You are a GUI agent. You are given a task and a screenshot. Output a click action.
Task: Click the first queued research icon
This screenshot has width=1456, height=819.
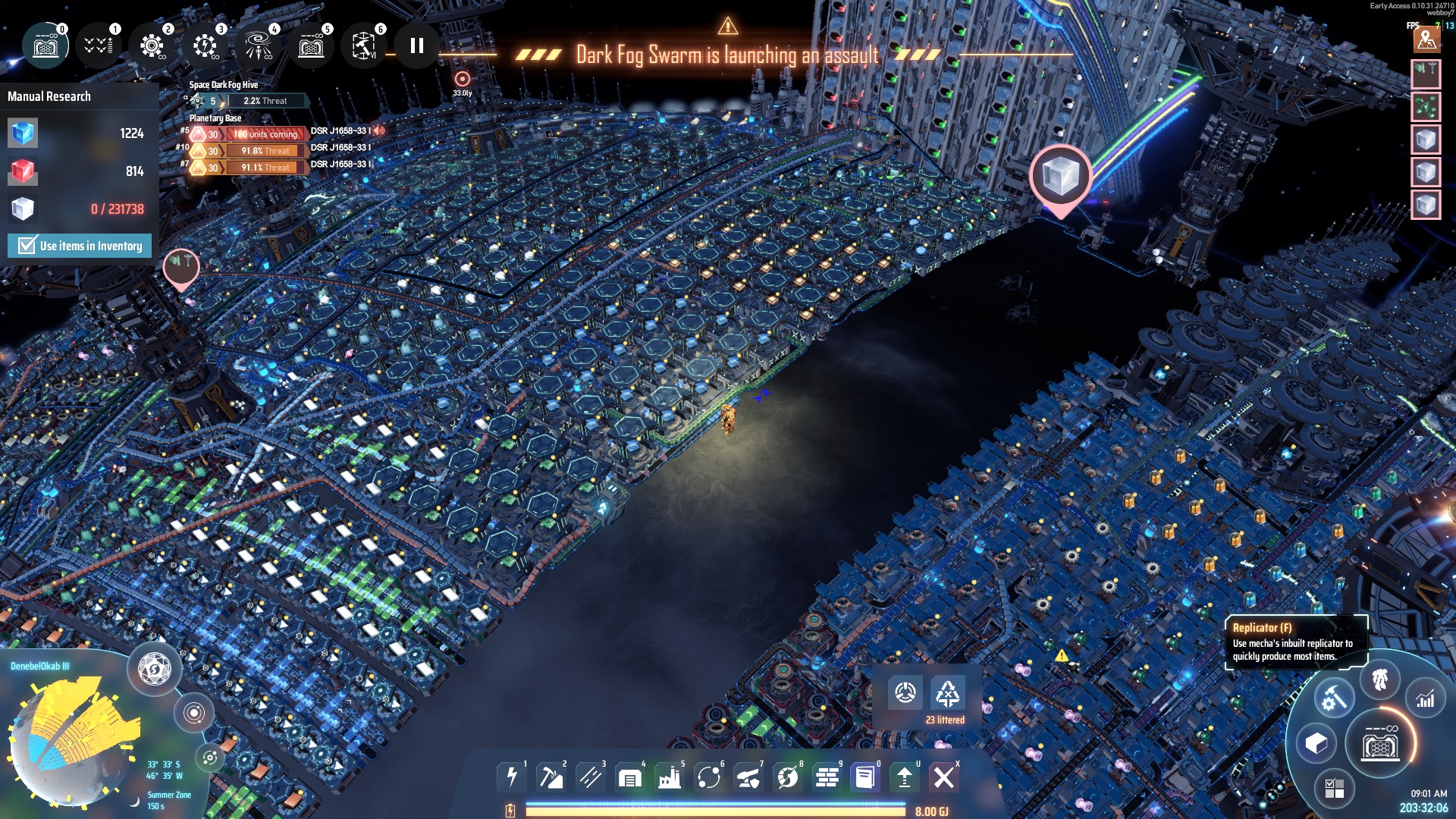(x=46, y=46)
